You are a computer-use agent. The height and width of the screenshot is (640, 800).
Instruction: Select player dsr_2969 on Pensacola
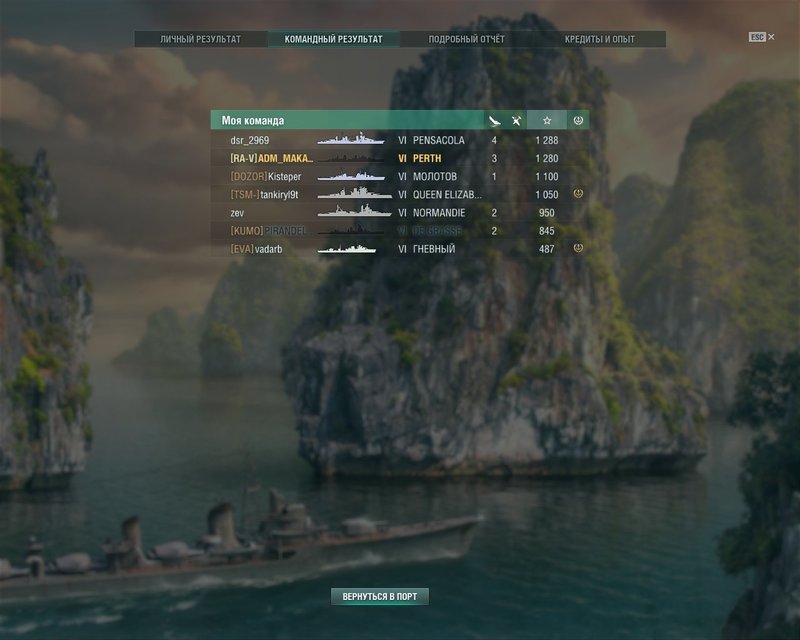pos(400,141)
